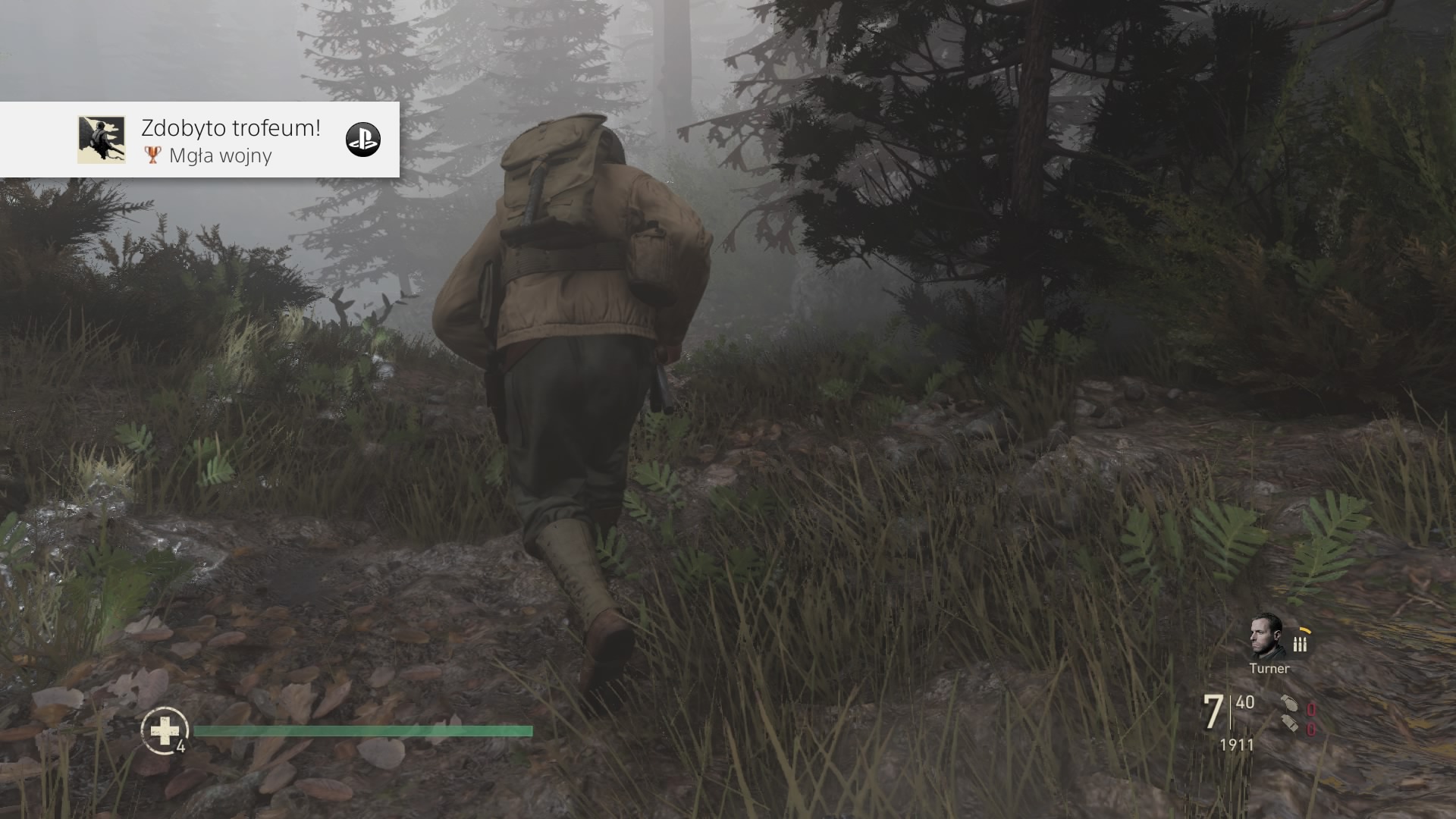Click the Mgła wojny trophy name
The height and width of the screenshot is (819, 1456).
pos(220,157)
